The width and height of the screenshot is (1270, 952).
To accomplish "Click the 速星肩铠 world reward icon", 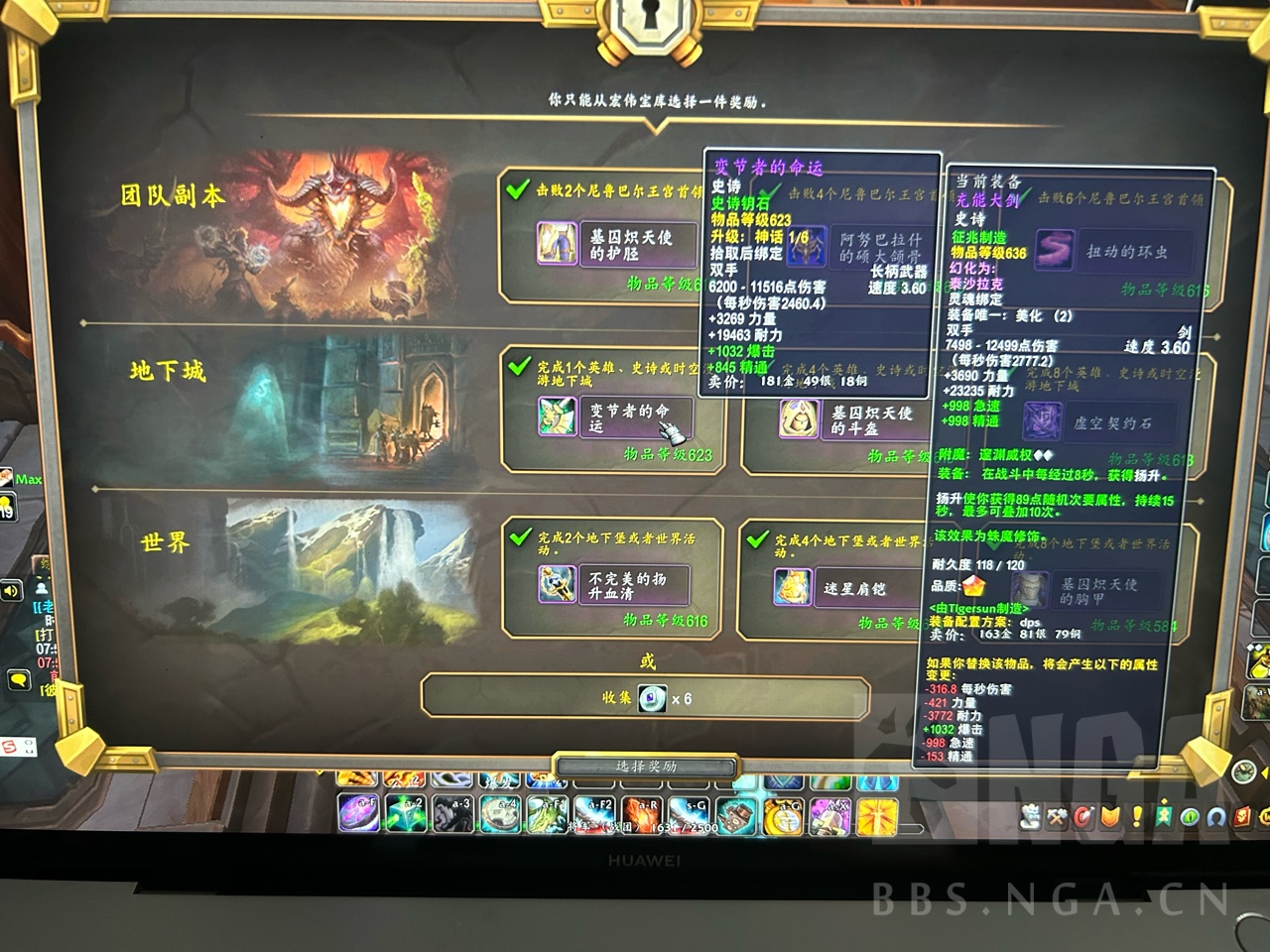I will 794,585.
